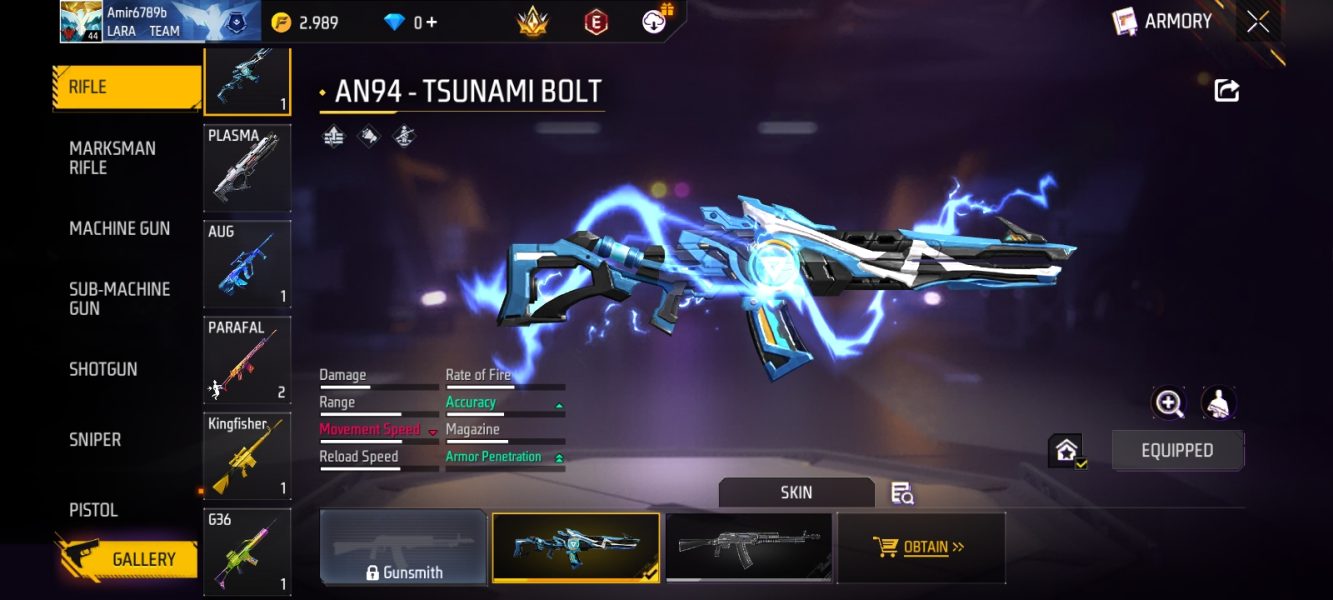Select the PLASMA rifle thumbnail
The height and width of the screenshot is (600, 1333).
(247, 168)
